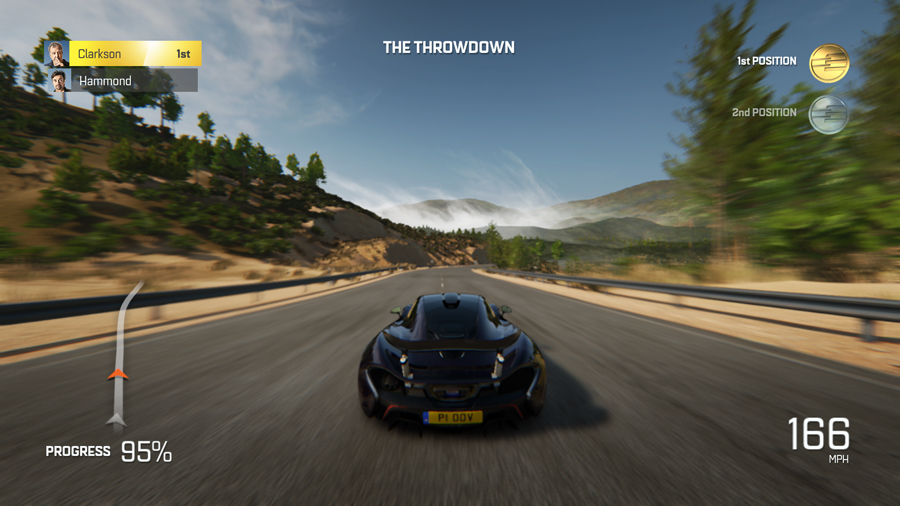This screenshot has width=900, height=506.
Task: Click the gold 1st position medal
Action: pos(828,63)
